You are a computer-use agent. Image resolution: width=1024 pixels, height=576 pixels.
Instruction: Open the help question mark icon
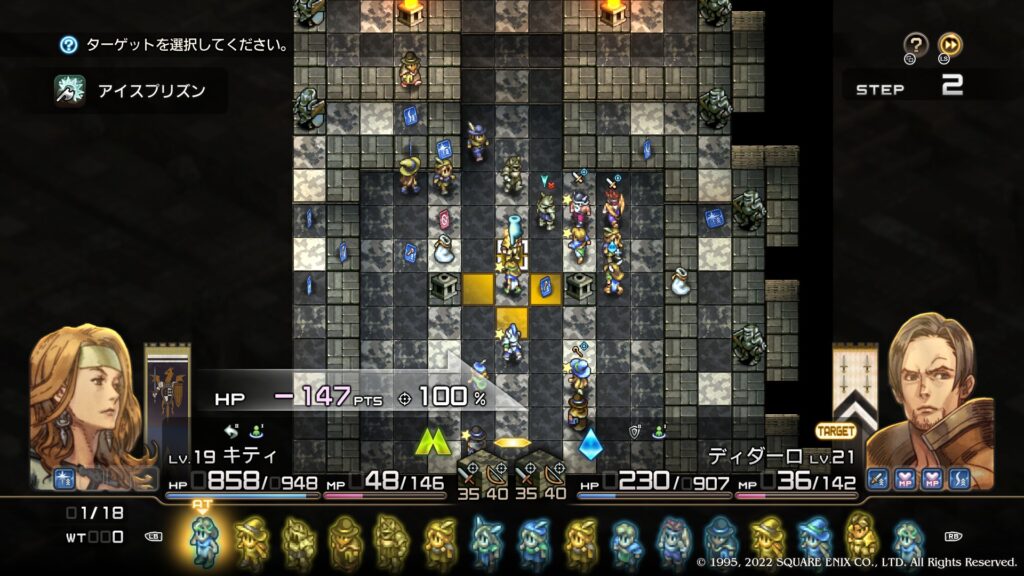click(916, 44)
